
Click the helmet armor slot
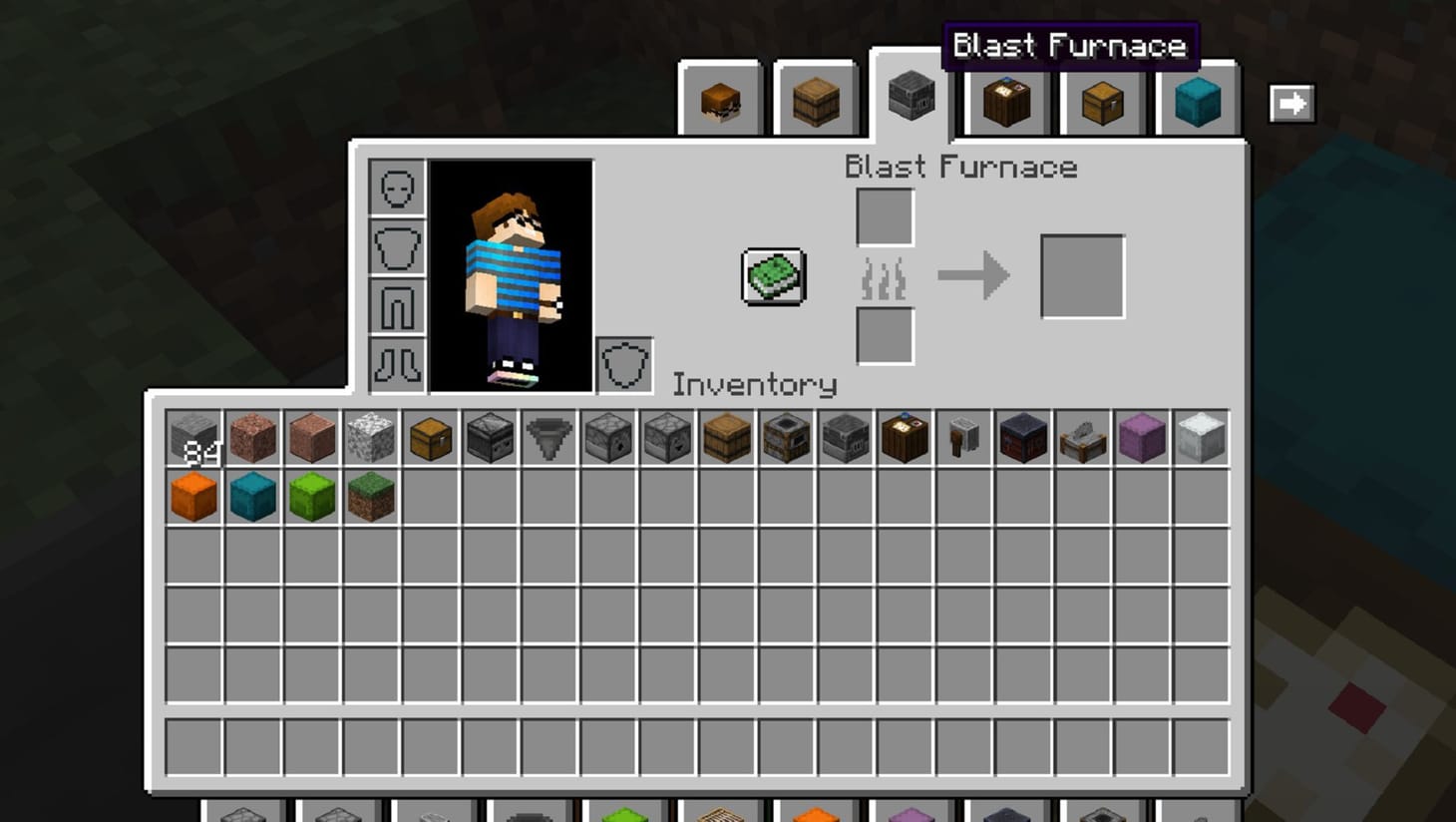[398, 188]
